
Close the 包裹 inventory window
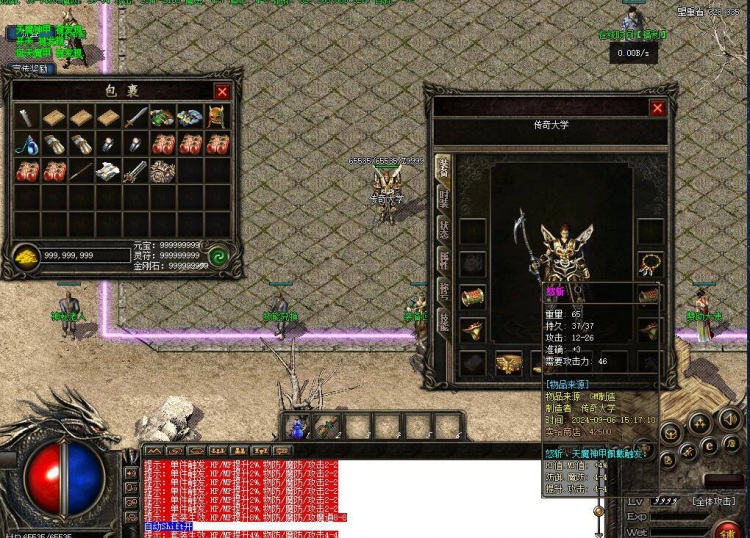tap(222, 92)
